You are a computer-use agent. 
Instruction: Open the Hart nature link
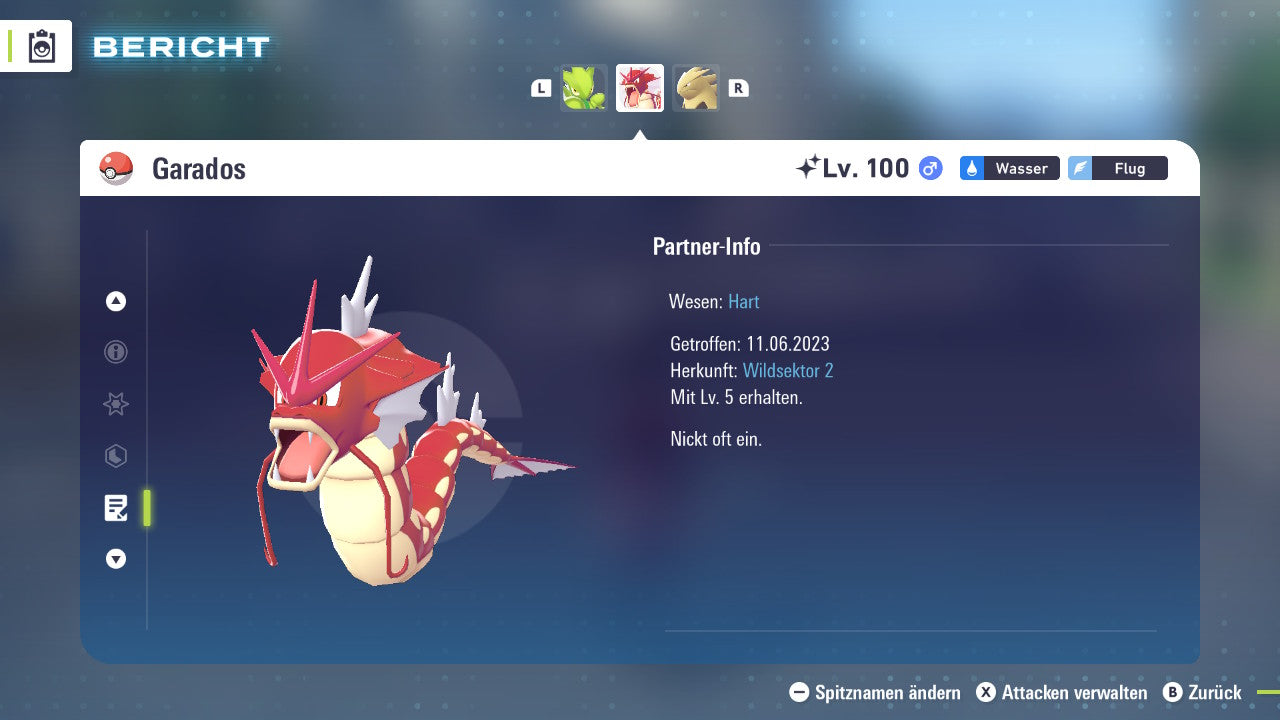pyautogui.click(x=744, y=301)
